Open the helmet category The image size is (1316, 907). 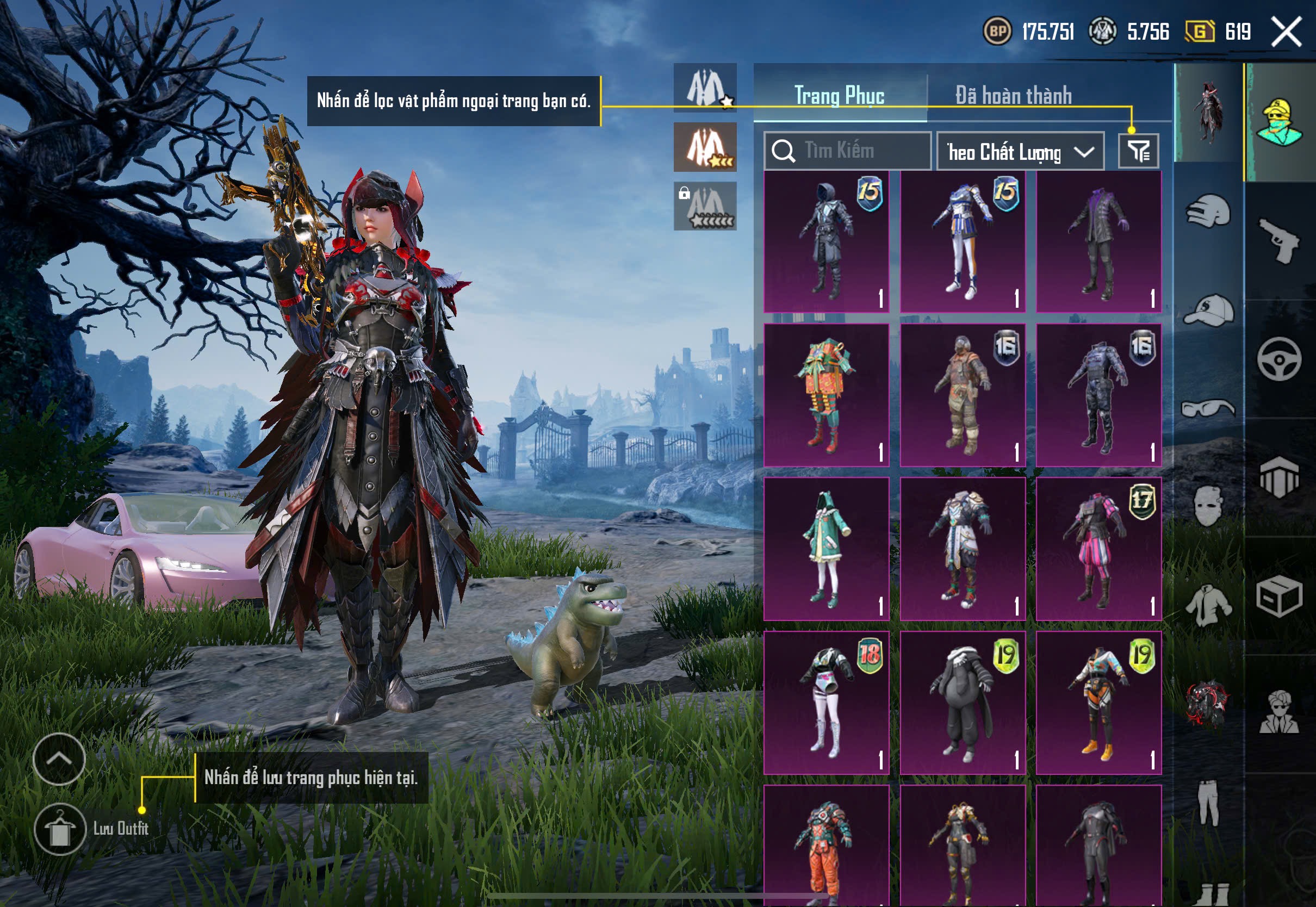point(1208,212)
